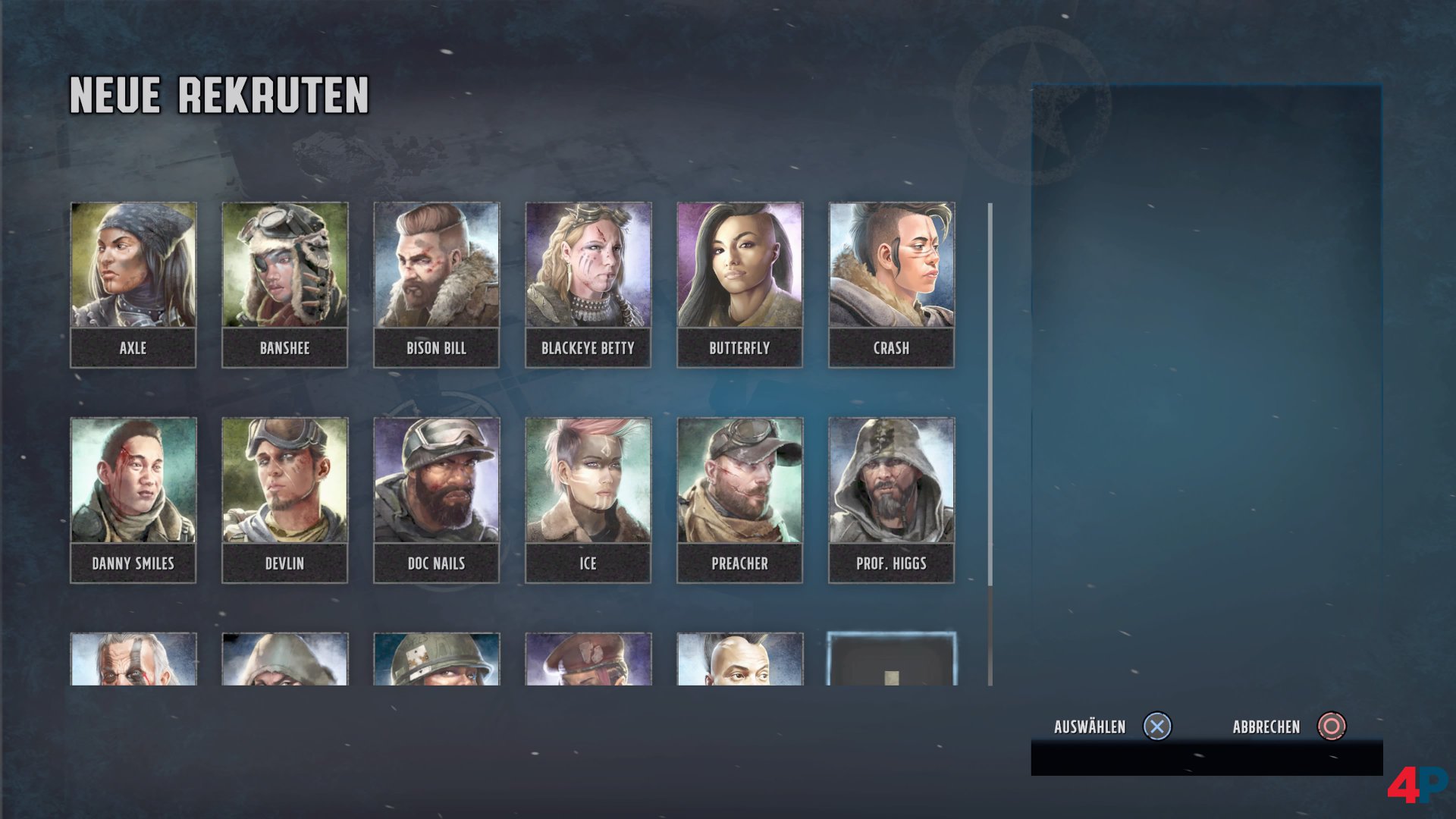This screenshot has width=1456, height=819.
Task: Select Blackeye Betty's portrait card
Action: pyautogui.click(x=588, y=284)
